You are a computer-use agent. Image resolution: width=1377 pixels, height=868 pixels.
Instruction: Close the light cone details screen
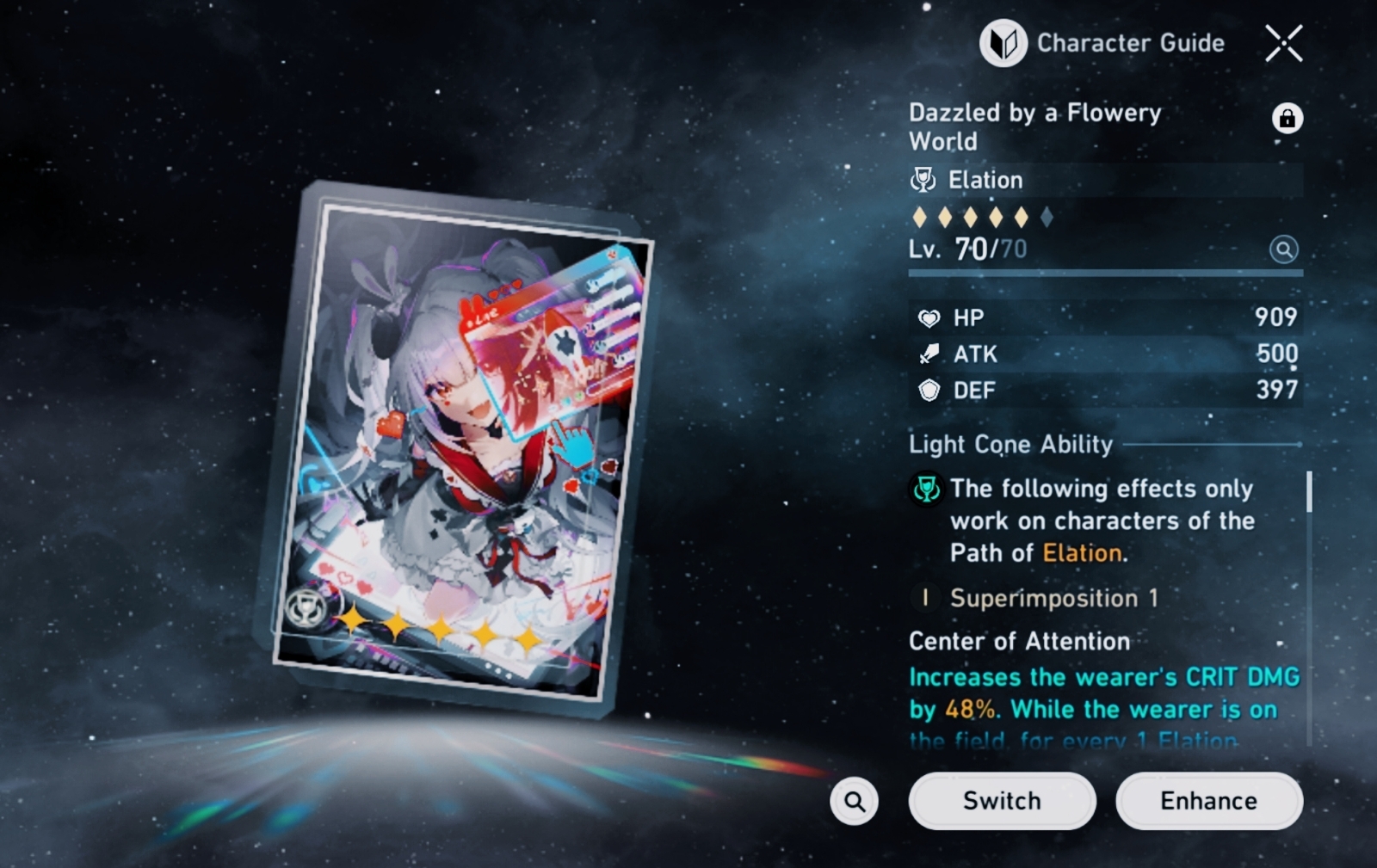[1283, 43]
